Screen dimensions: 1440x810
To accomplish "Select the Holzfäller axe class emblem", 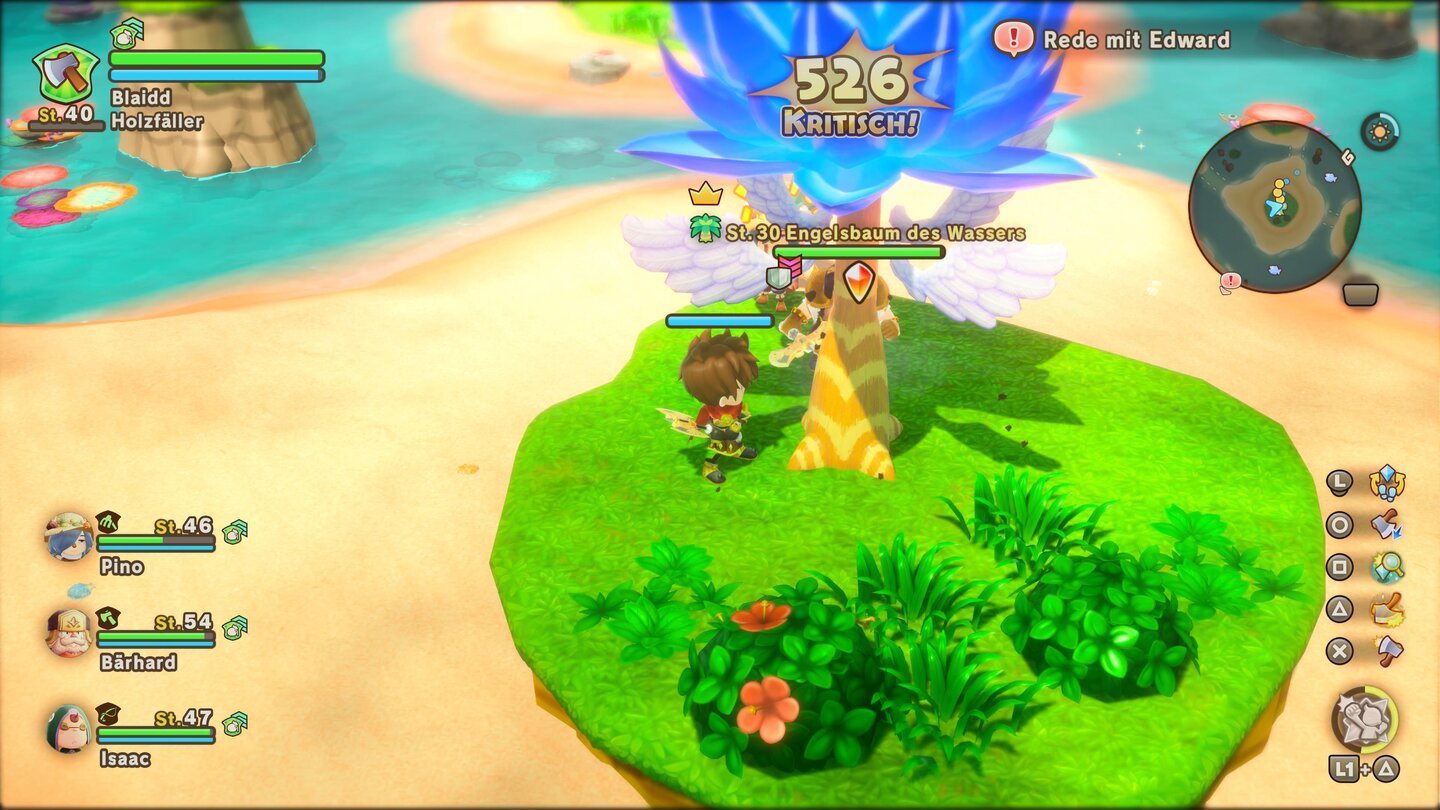I will click(66, 71).
